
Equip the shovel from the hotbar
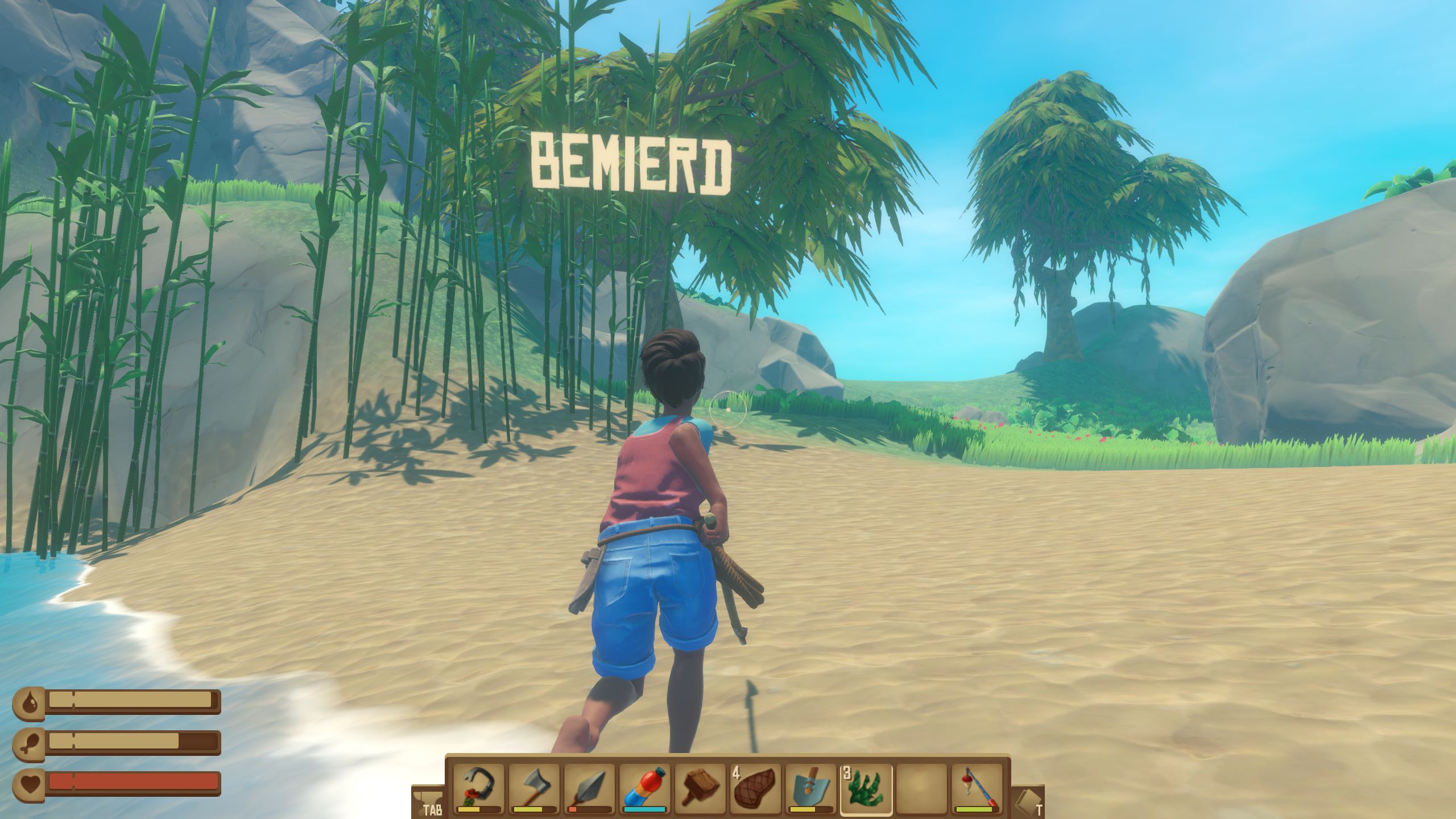click(x=811, y=788)
